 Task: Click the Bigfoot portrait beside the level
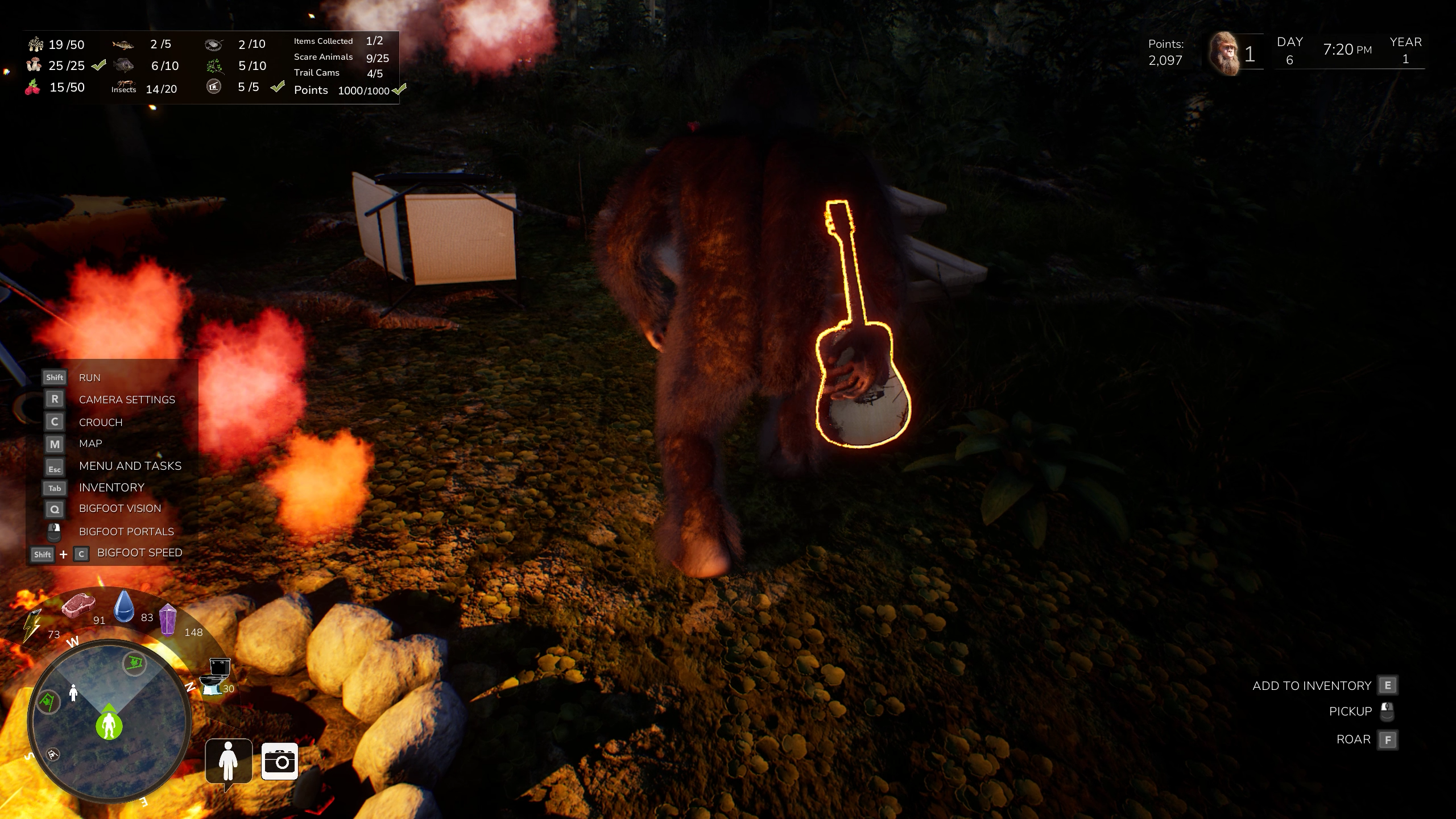tap(1223, 54)
